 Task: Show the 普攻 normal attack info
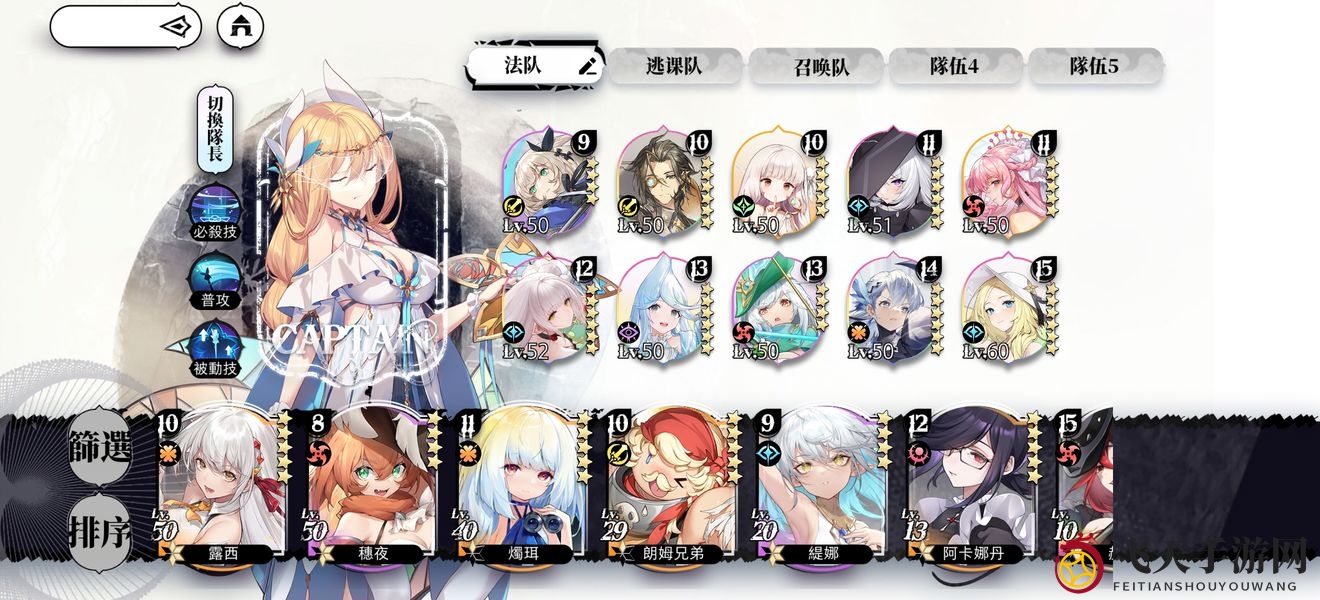[215, 279]
